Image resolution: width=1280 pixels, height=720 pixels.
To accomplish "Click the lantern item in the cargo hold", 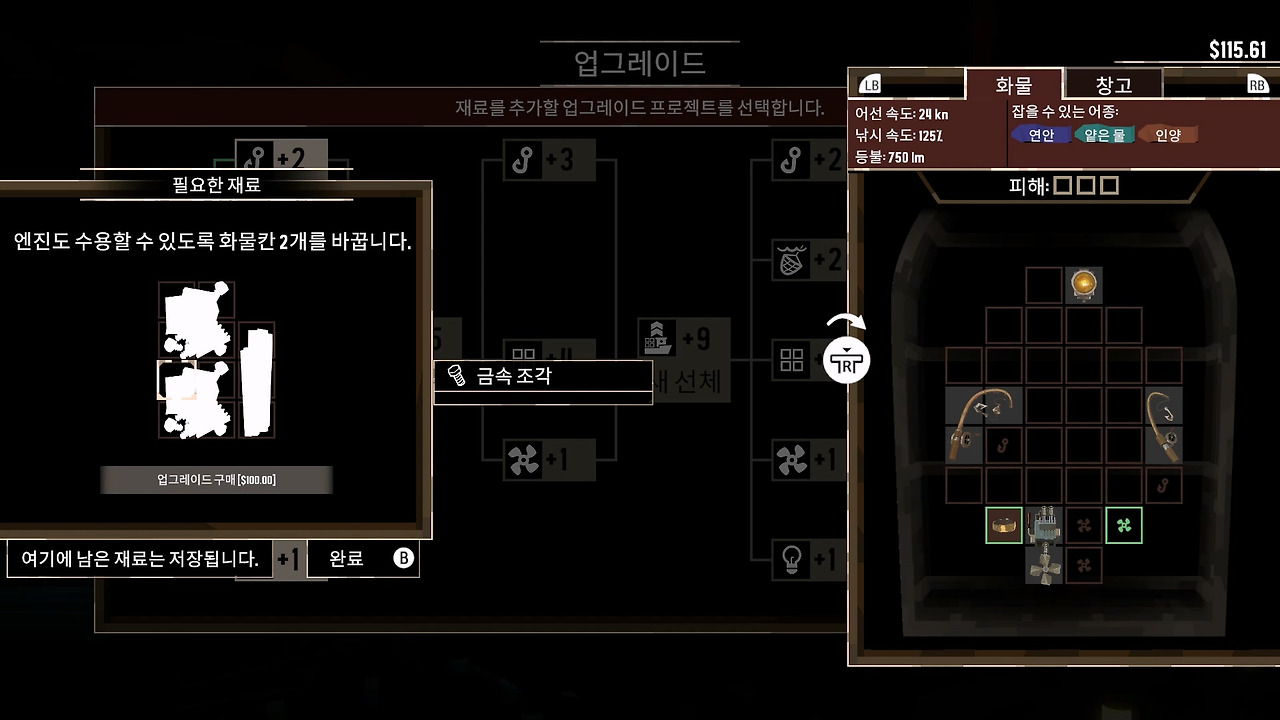I will tap(1084, 285).
